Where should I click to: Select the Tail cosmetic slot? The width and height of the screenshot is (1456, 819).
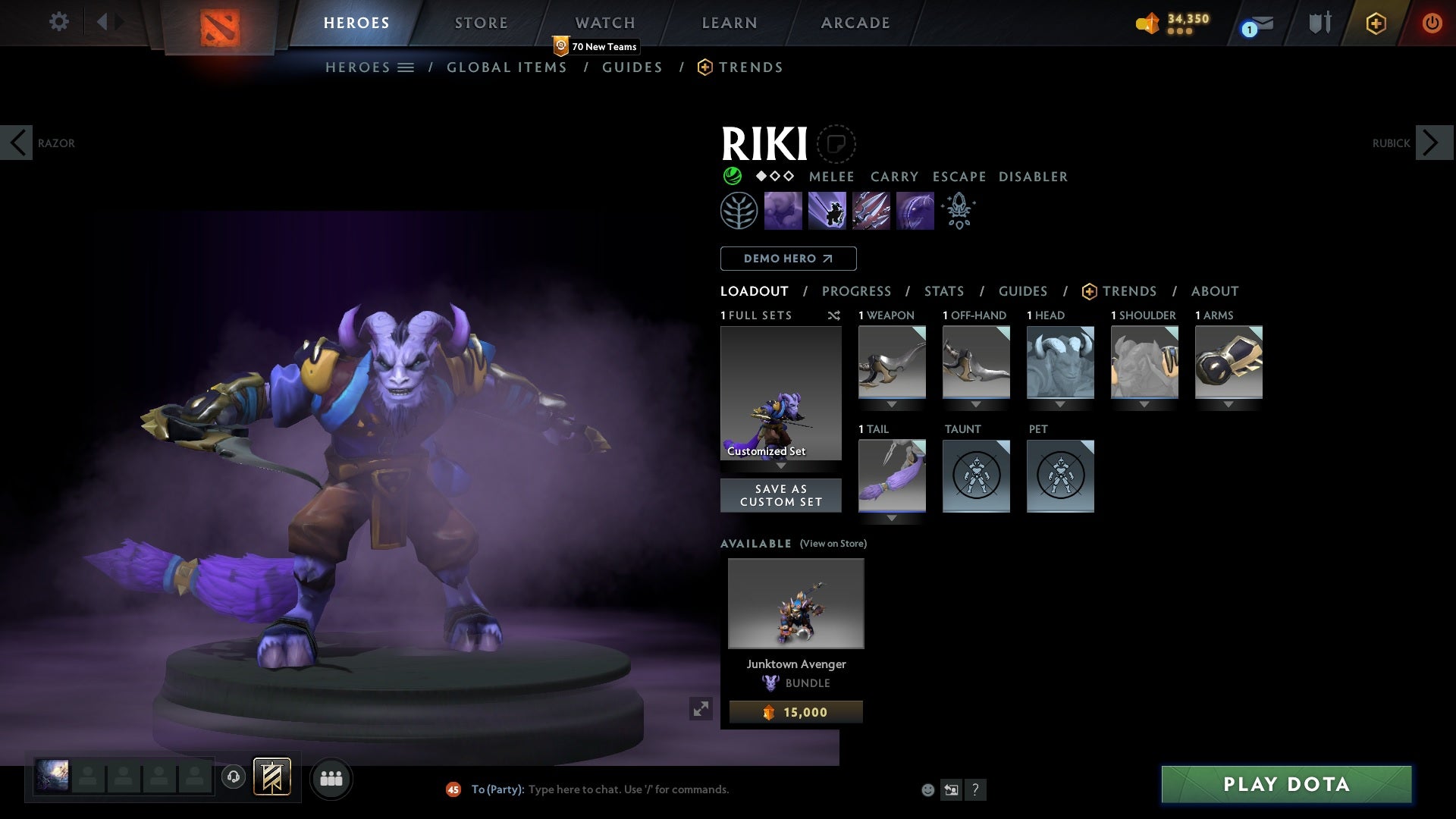pyautogui.click(x=892, y=476)
